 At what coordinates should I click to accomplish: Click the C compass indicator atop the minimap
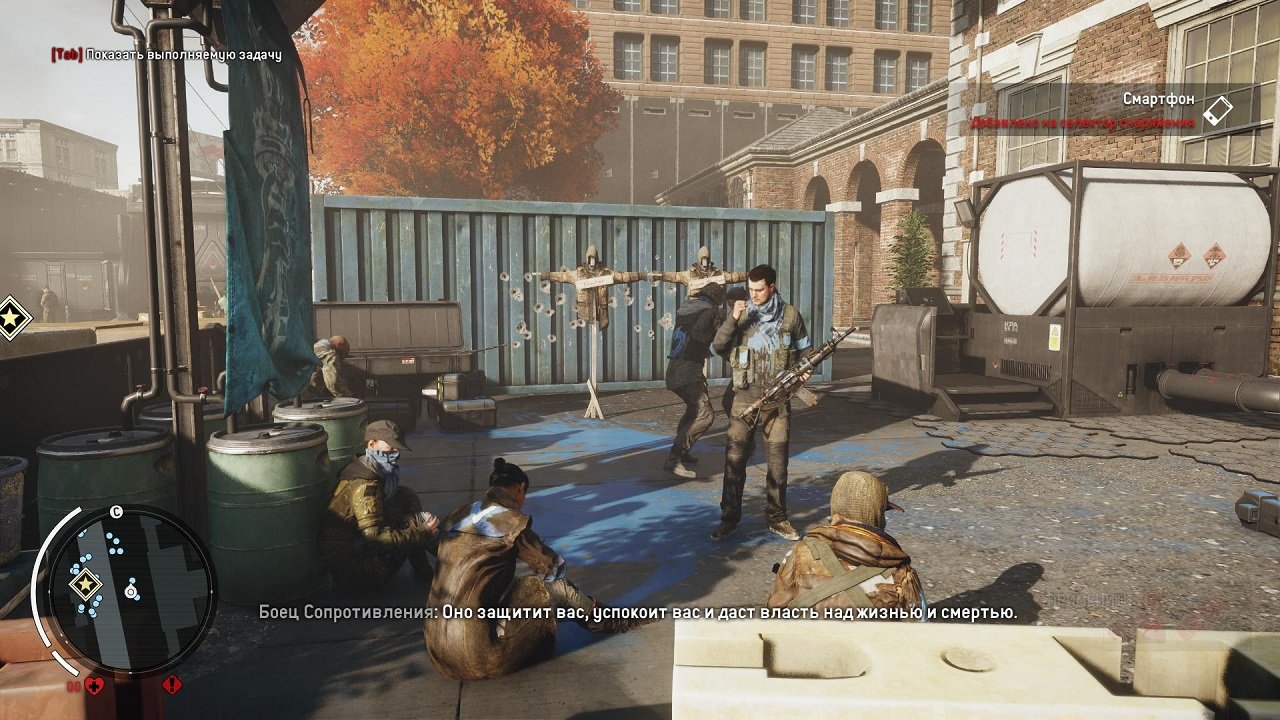115,512
